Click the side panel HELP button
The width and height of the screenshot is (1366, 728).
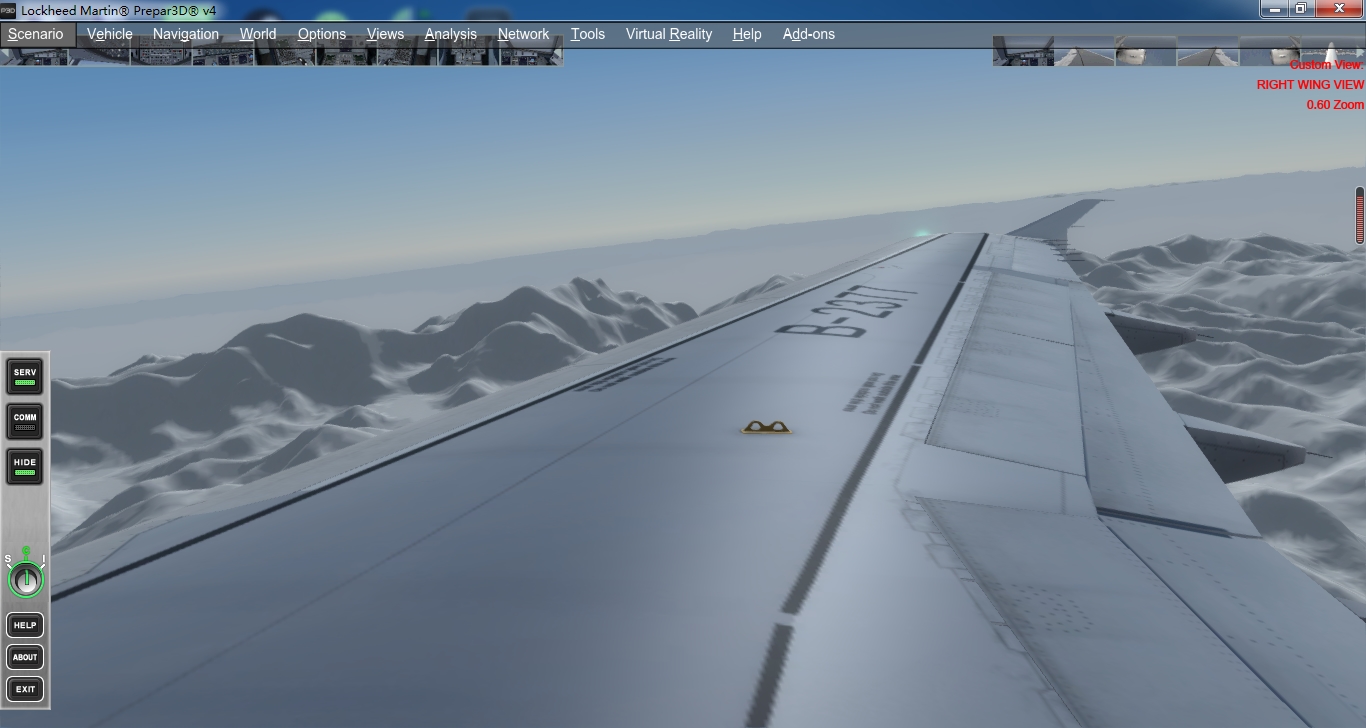[x=25, y=625]
